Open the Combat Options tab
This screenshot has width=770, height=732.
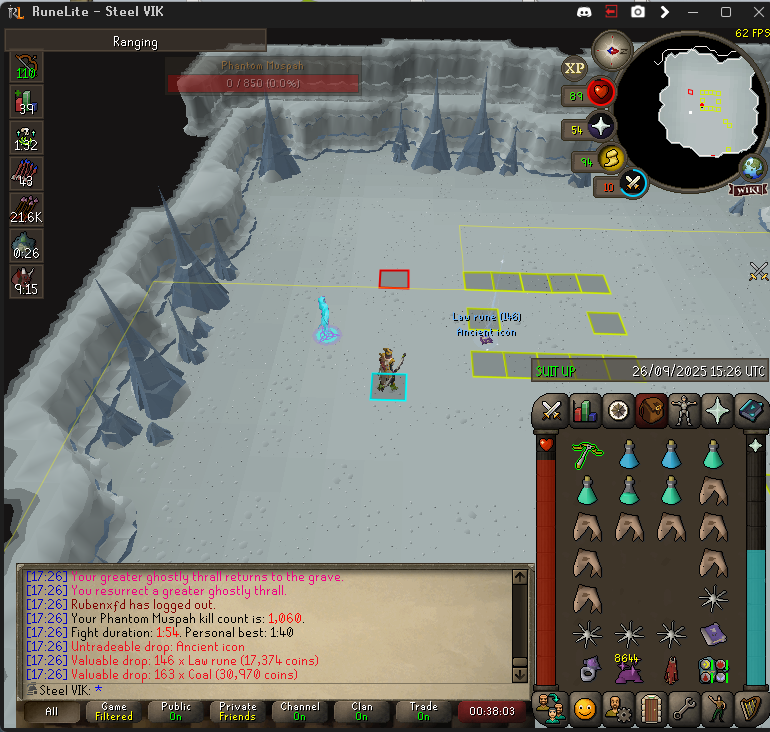coord(551,410)
